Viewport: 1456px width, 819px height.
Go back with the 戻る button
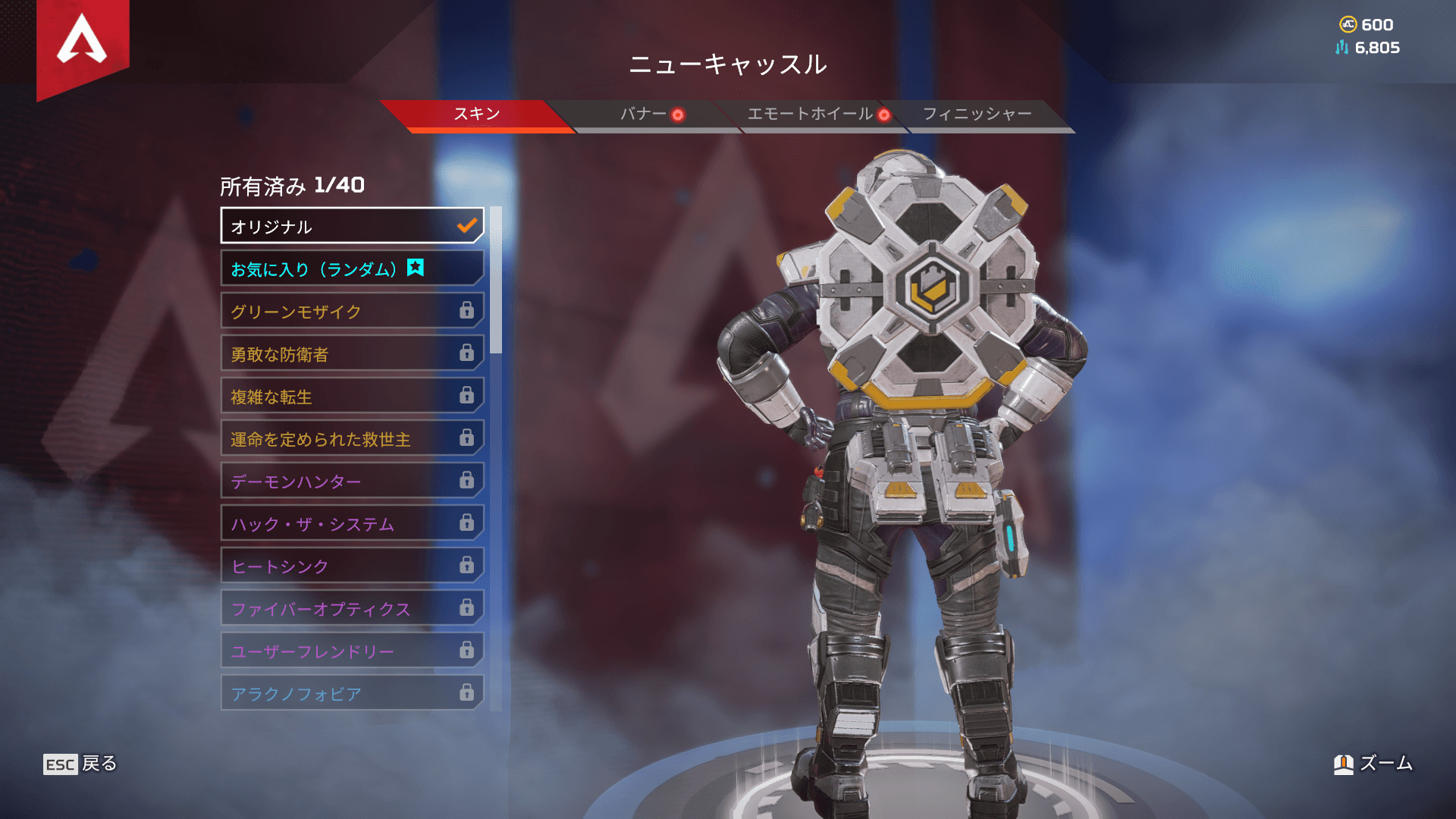point(80,764)
